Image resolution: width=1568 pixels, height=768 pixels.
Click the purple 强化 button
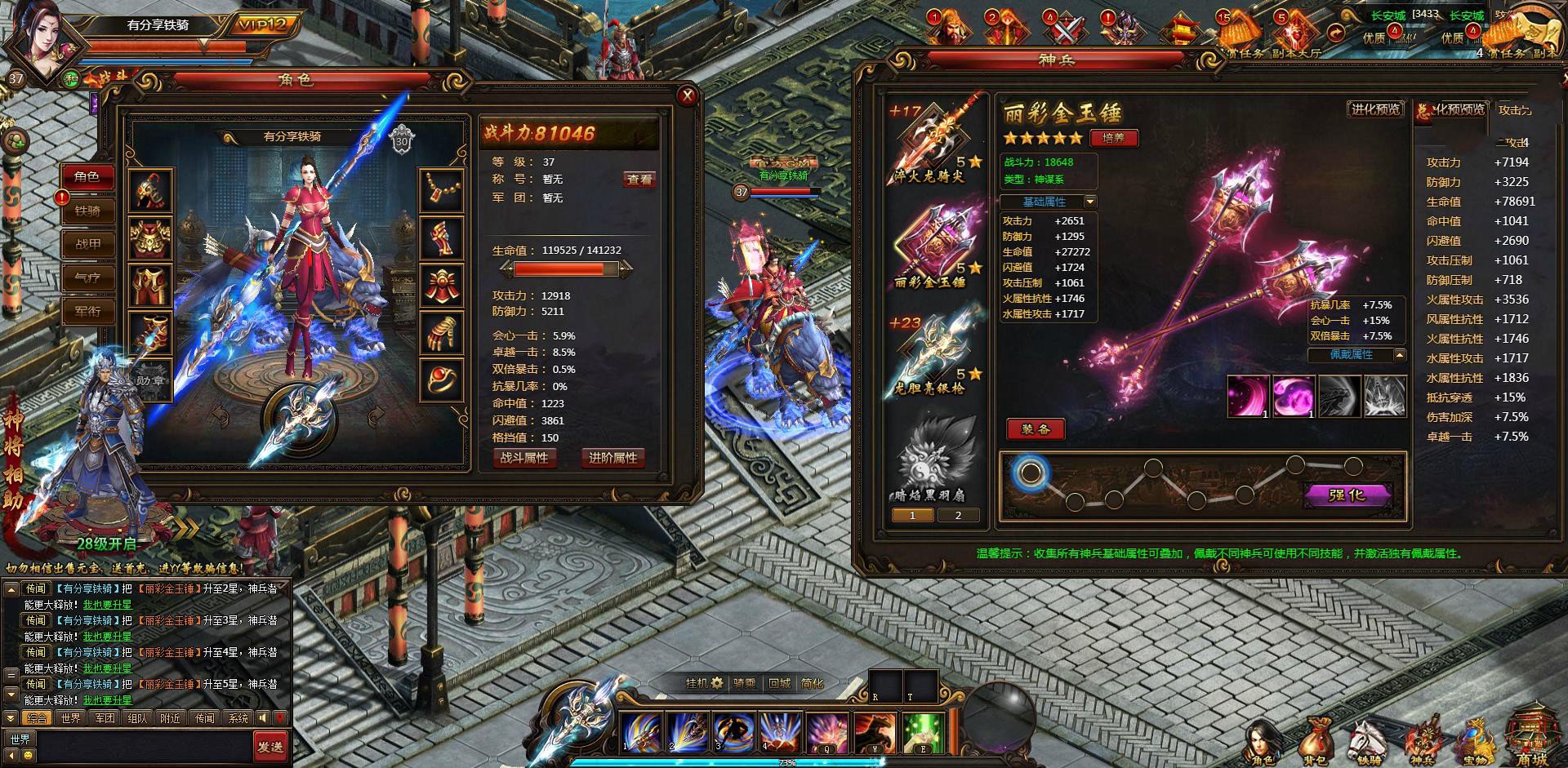(1346, 495)
